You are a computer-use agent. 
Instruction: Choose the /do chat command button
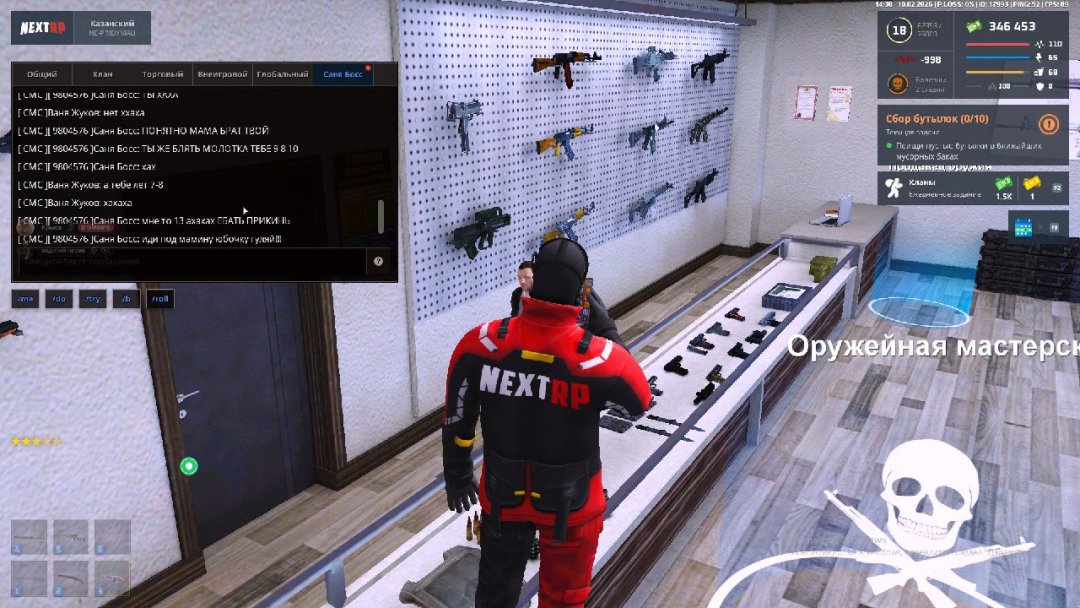coord(59,299)
